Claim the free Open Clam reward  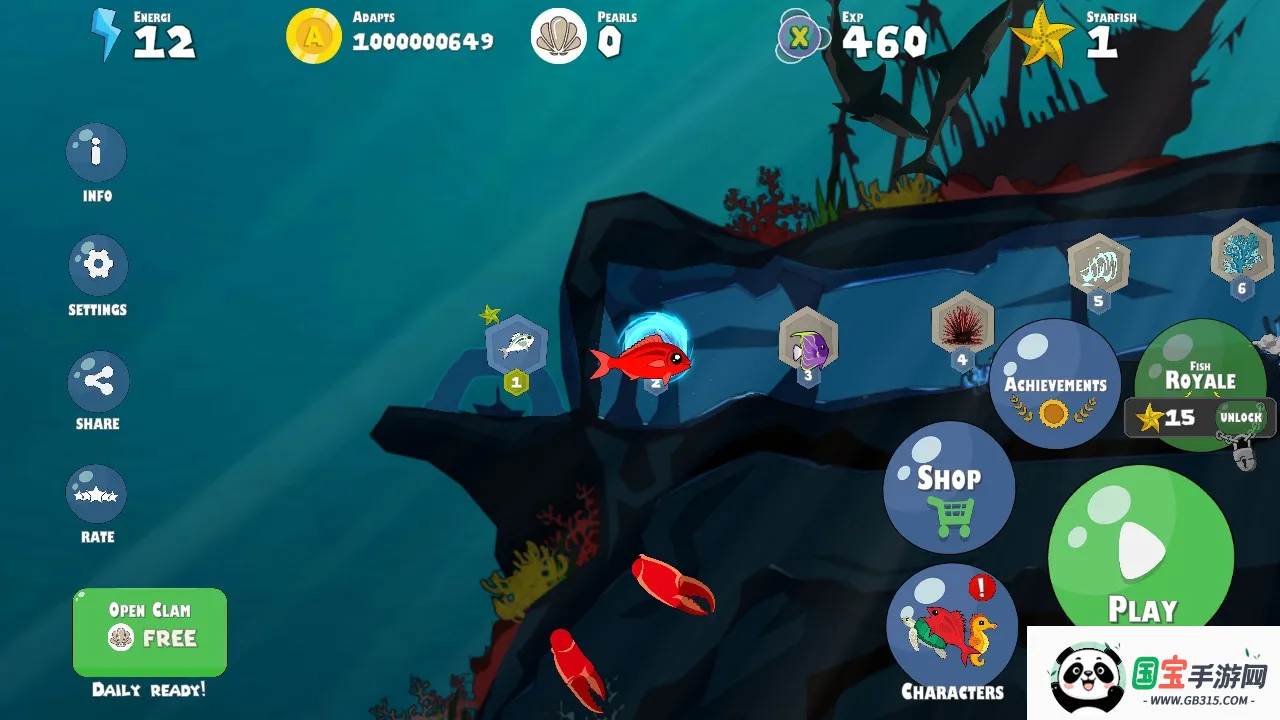point(150,632)
